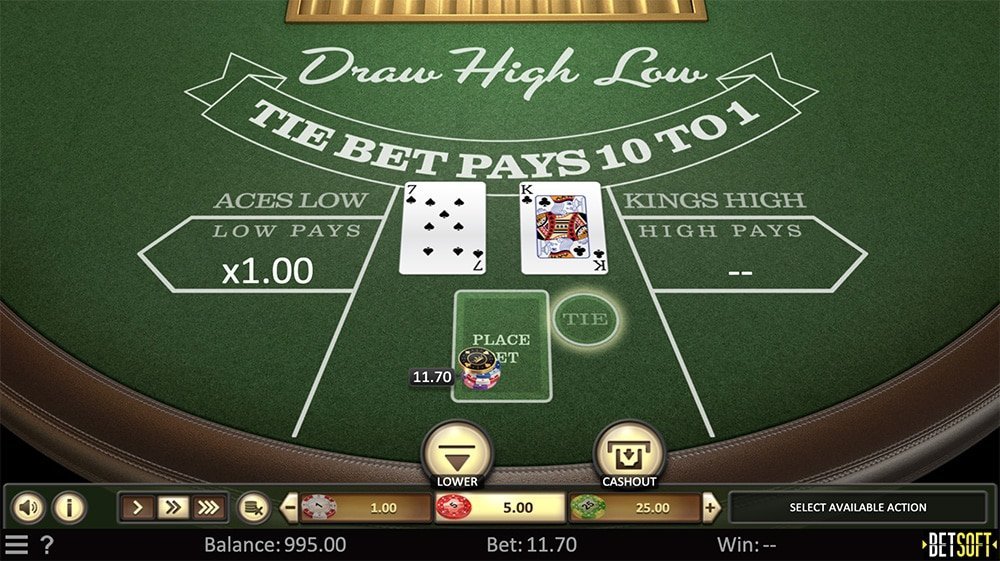
Task: Set game speed to triple arrow
Action: click(208, 507)
